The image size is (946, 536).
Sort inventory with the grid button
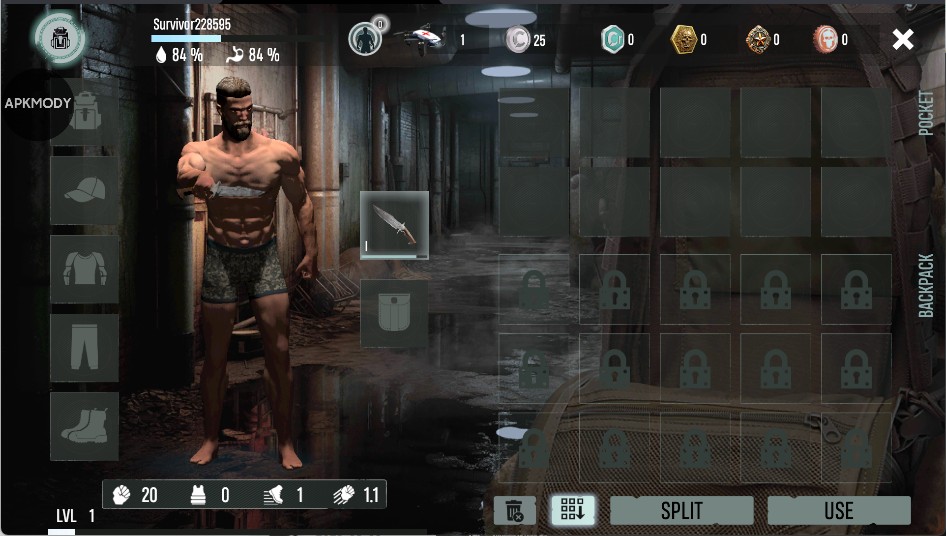tap(573, 510)
